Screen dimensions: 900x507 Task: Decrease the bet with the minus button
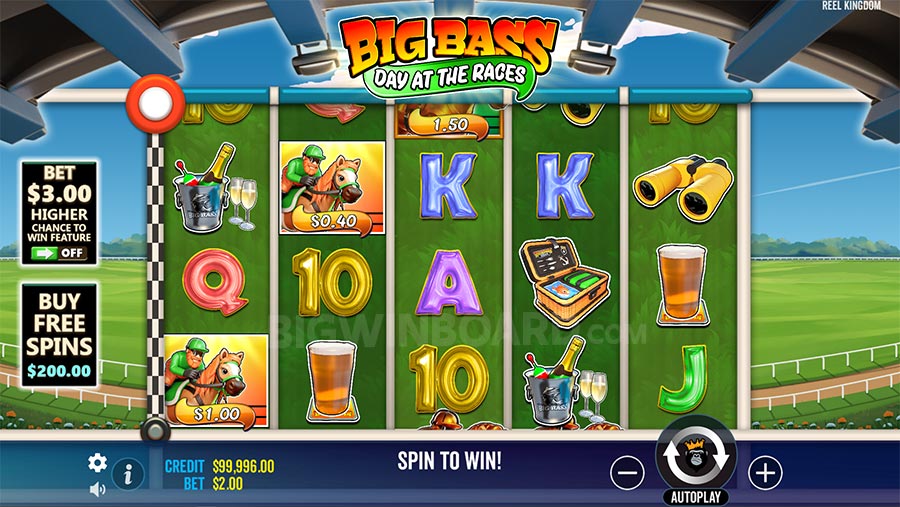click(627, 472)
